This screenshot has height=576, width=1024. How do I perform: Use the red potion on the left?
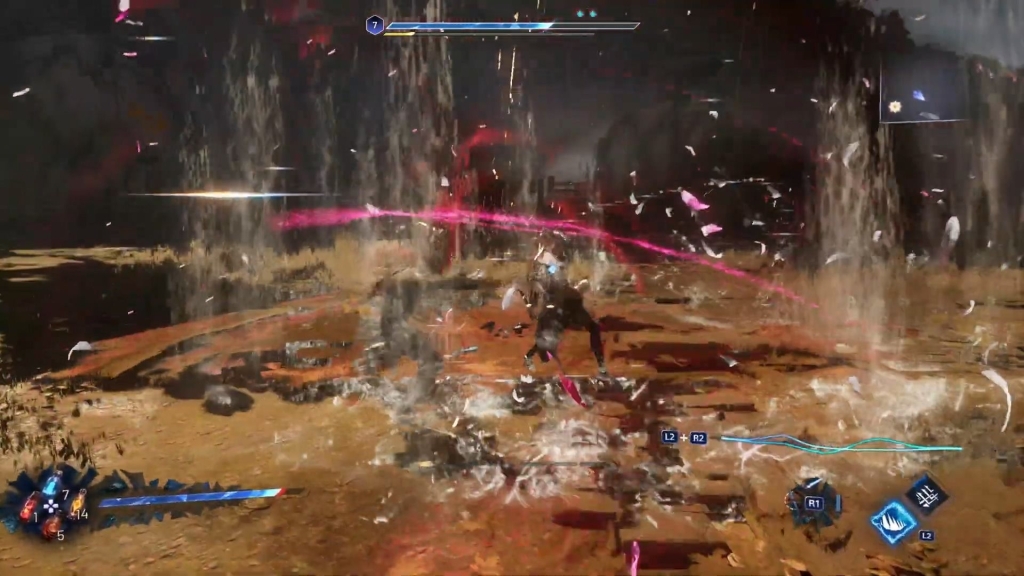tap(28, 507)
